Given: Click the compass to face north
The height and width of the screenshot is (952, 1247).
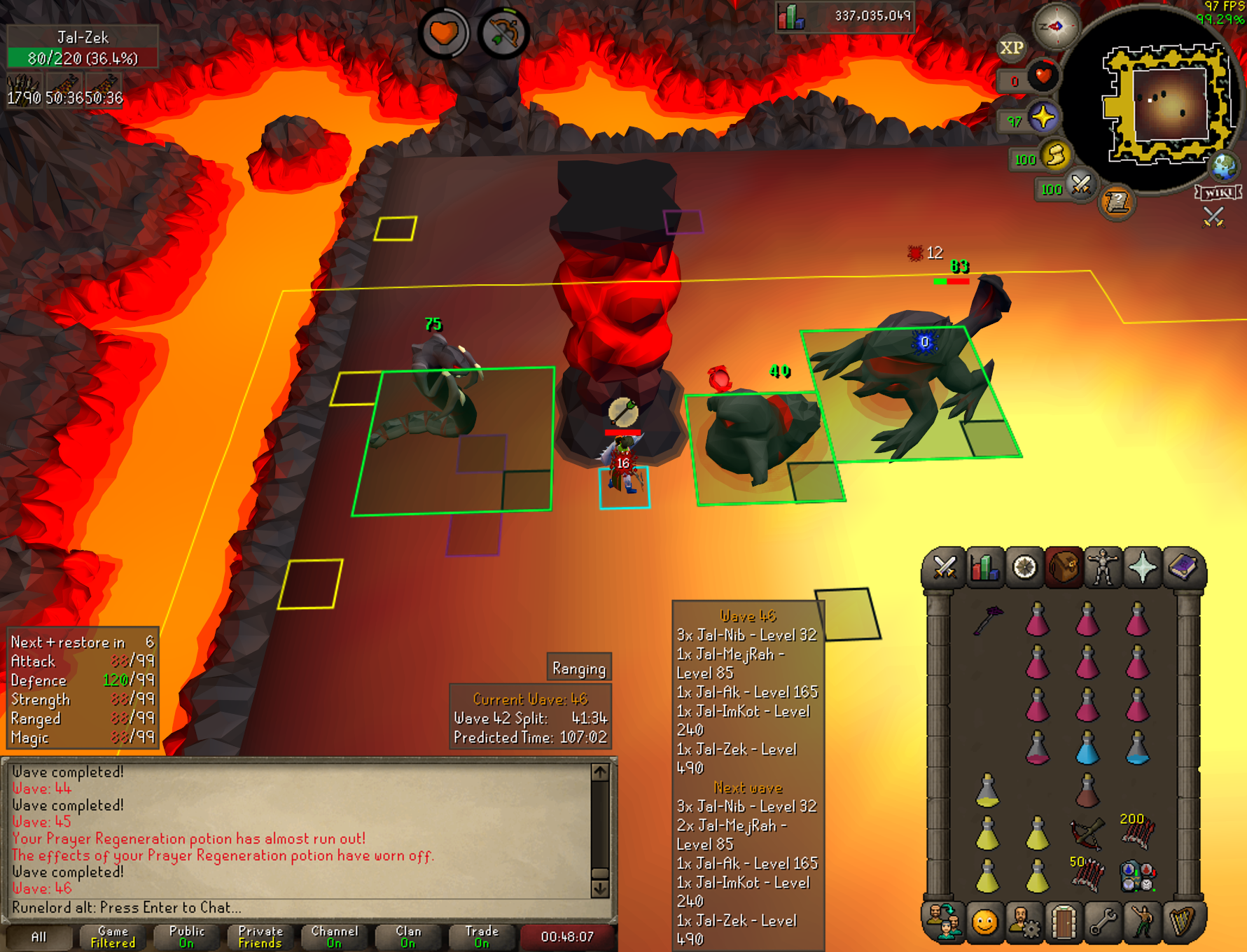Looking at the screenshot, I should (1056, 27).
